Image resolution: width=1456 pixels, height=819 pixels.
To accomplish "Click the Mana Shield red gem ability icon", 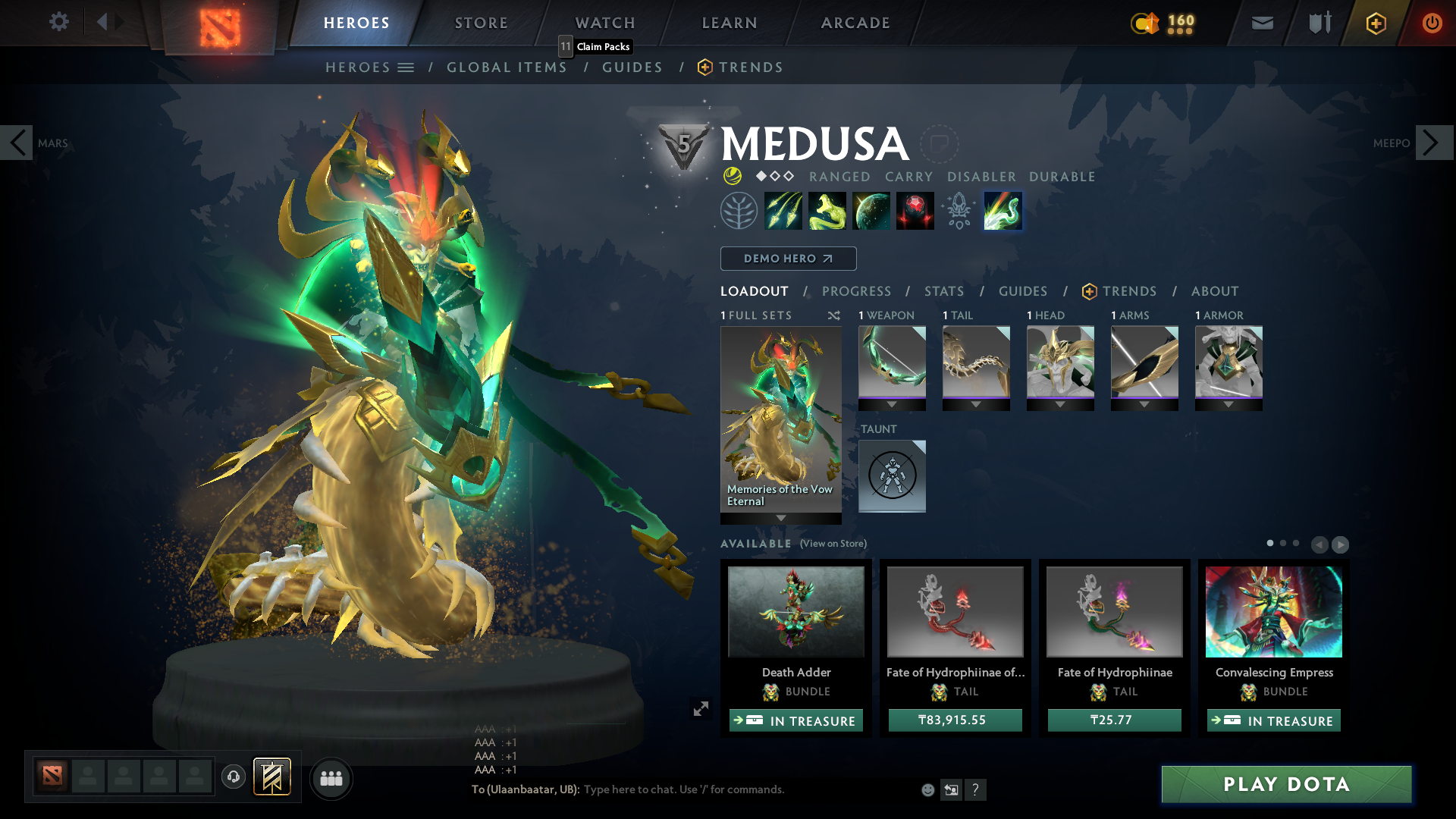I will (x=915, y=210).
